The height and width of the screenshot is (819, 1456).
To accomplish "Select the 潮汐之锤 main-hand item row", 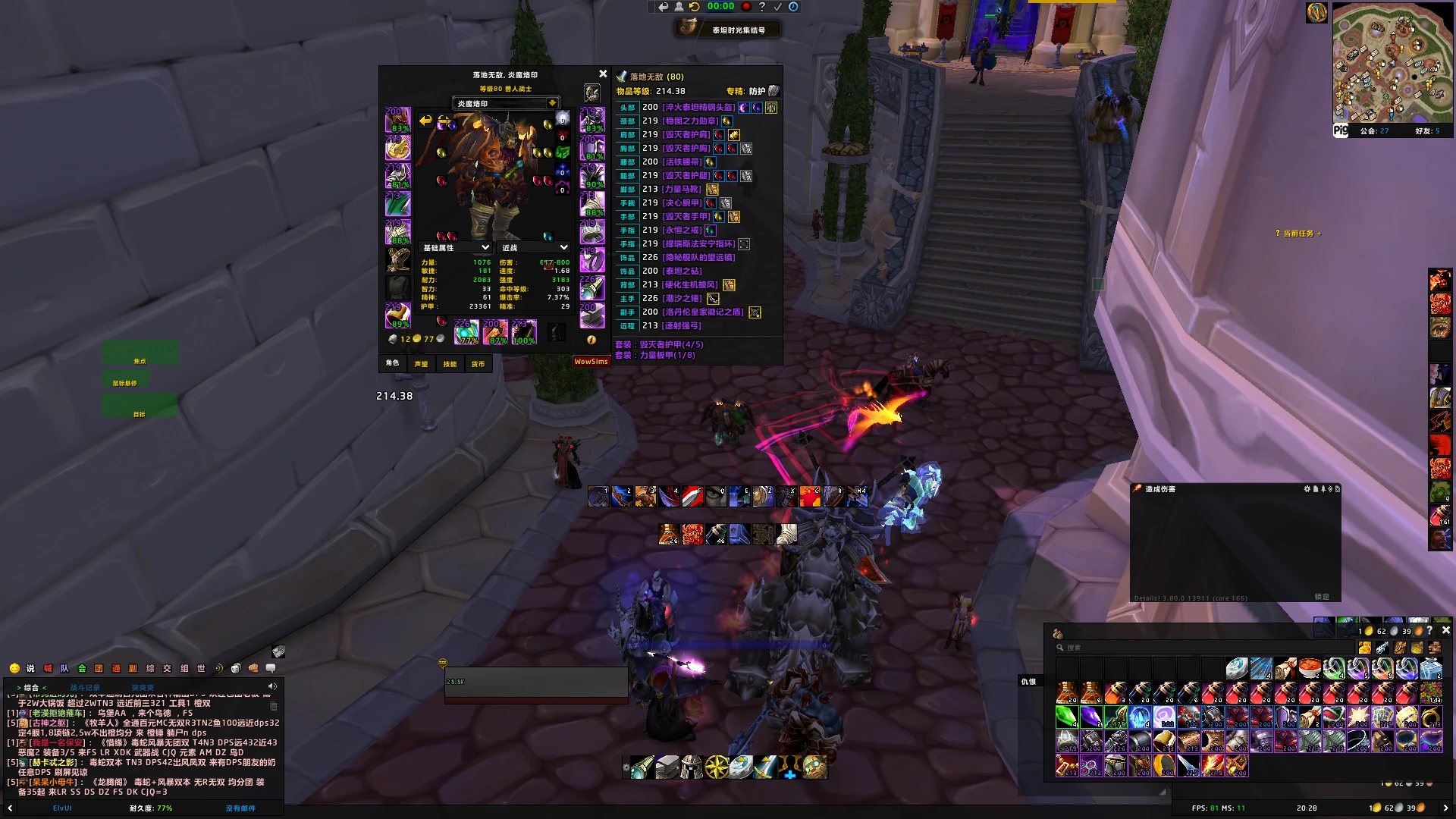I will tap(682, 299).
